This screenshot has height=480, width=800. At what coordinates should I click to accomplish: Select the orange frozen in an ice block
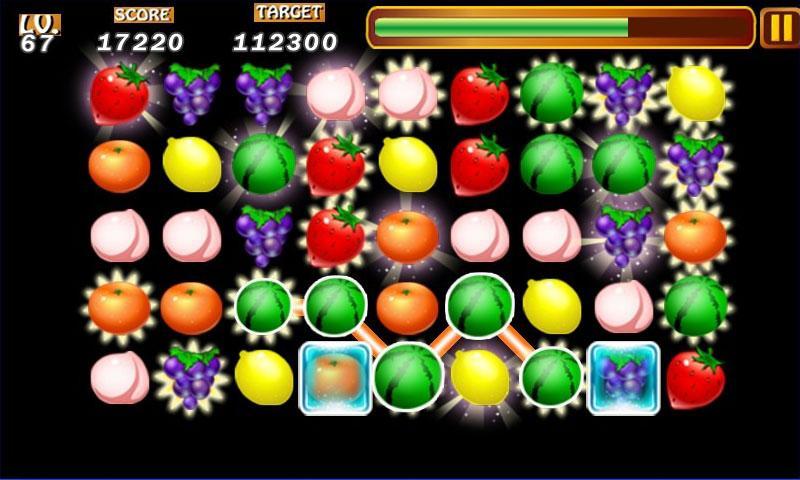pyautogui.click(x=336, y=378)
